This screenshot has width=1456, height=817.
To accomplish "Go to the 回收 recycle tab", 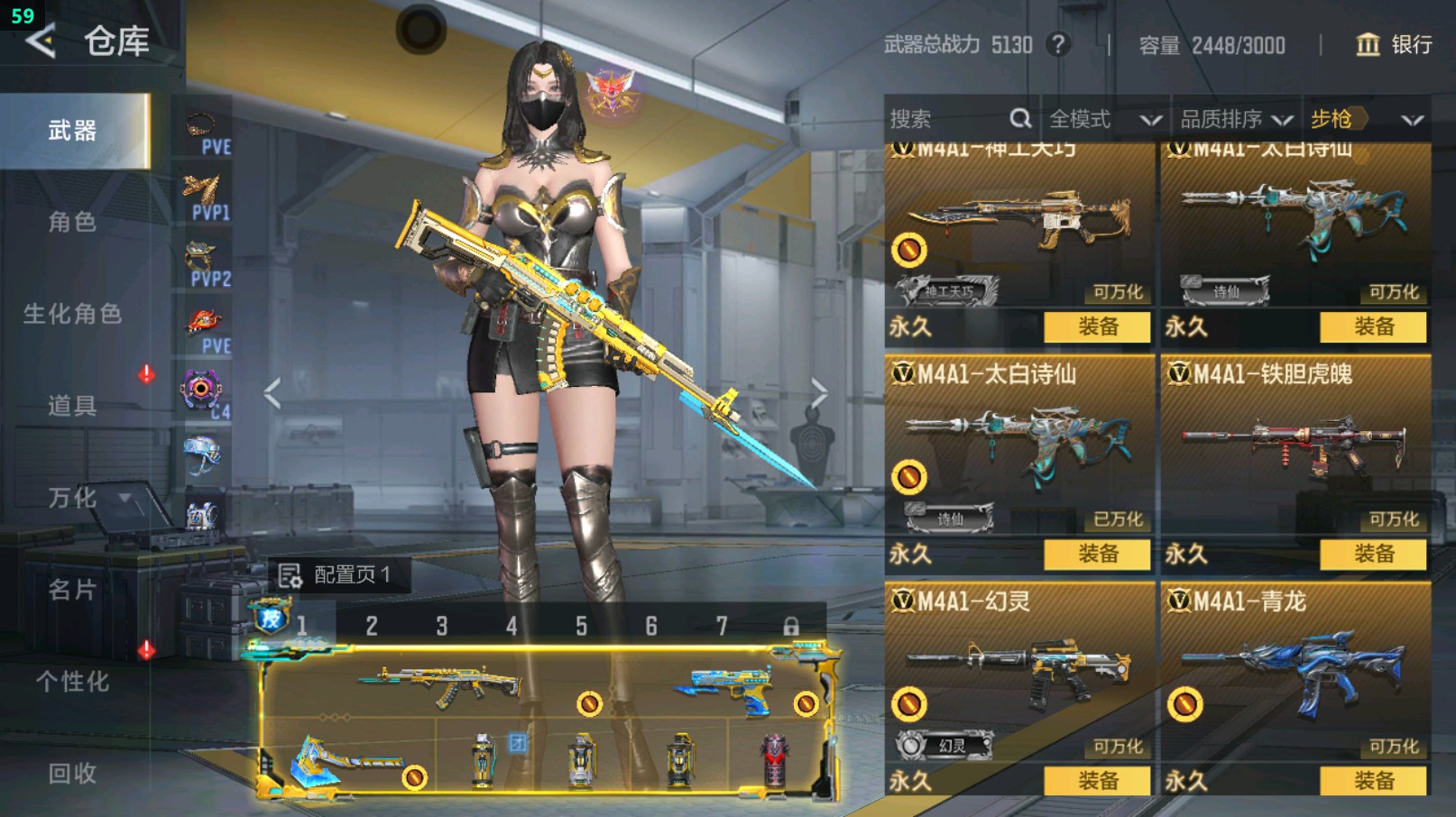I will [73, 774].
